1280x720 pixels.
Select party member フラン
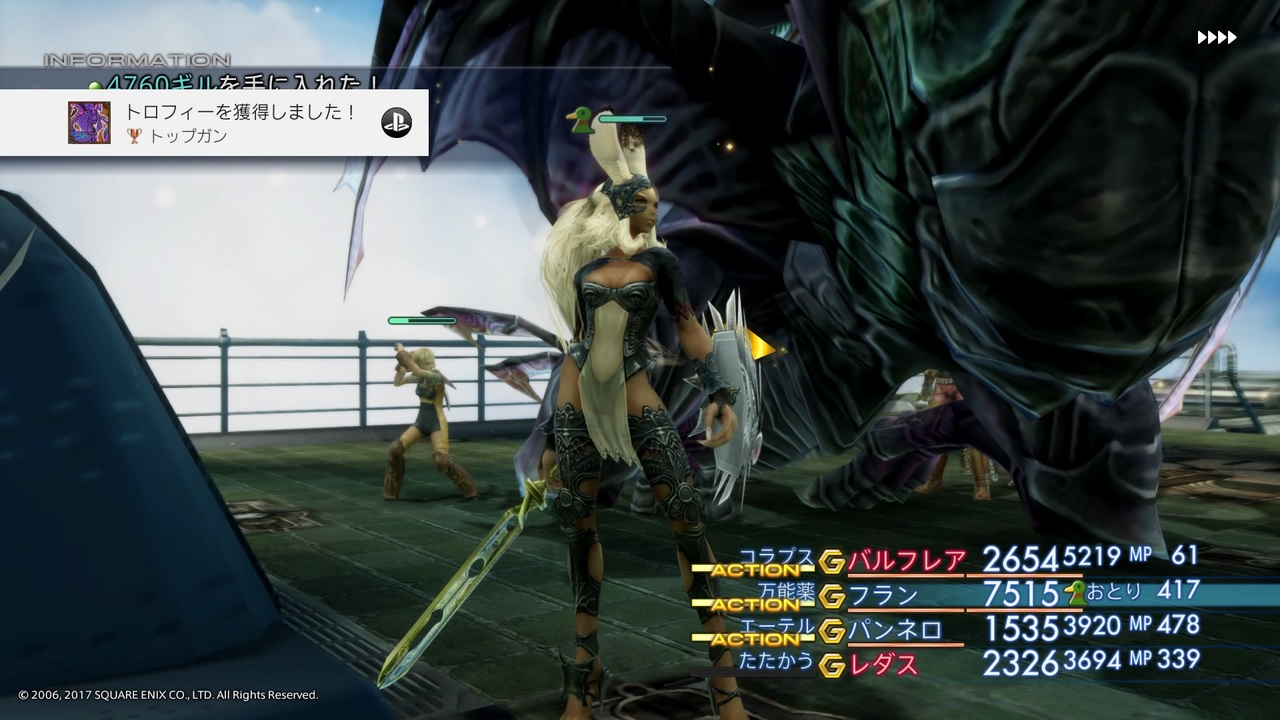click(x=884, y=596)
